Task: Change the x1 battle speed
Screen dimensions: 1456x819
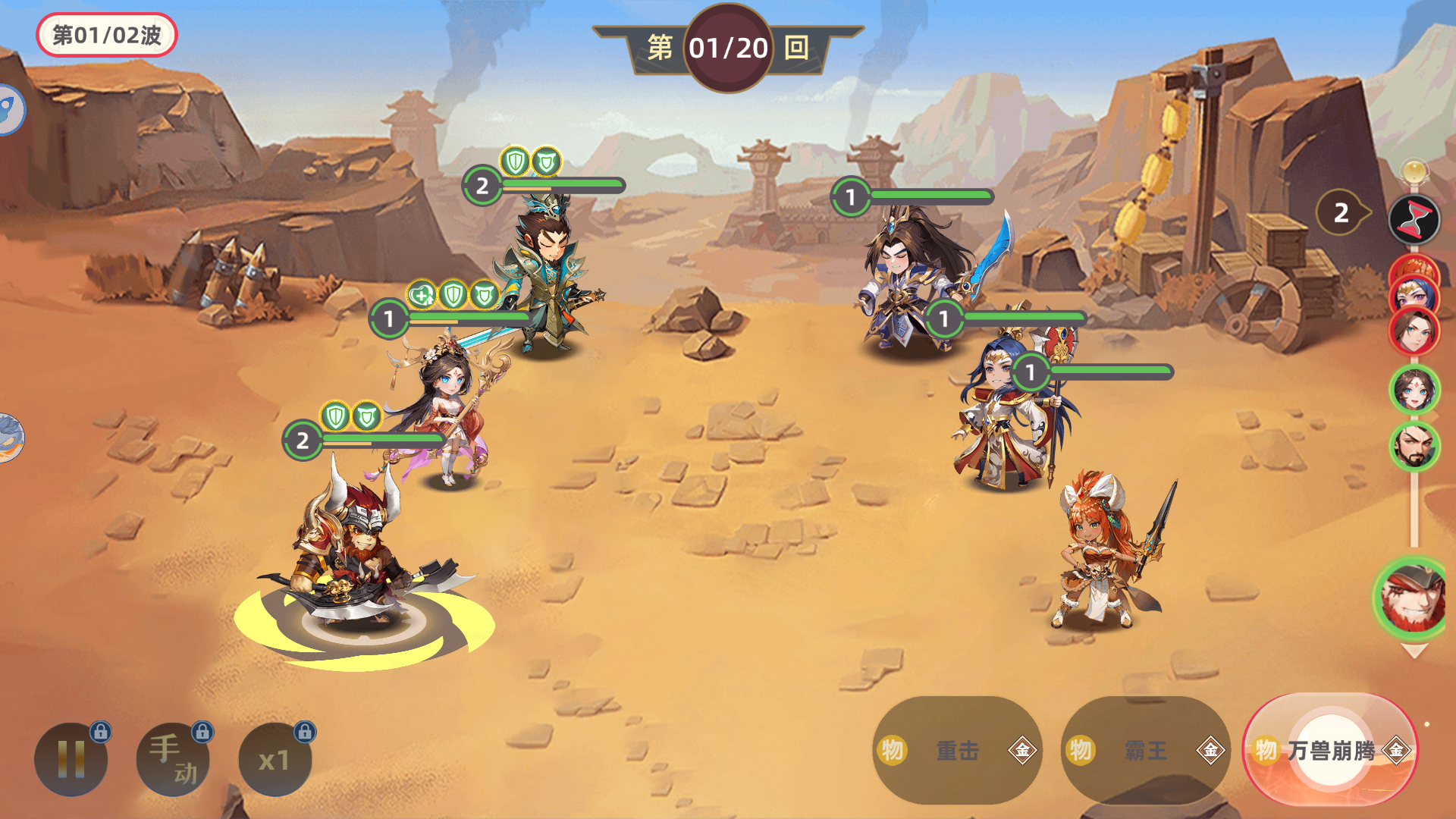Action: (x=275, y=759)
